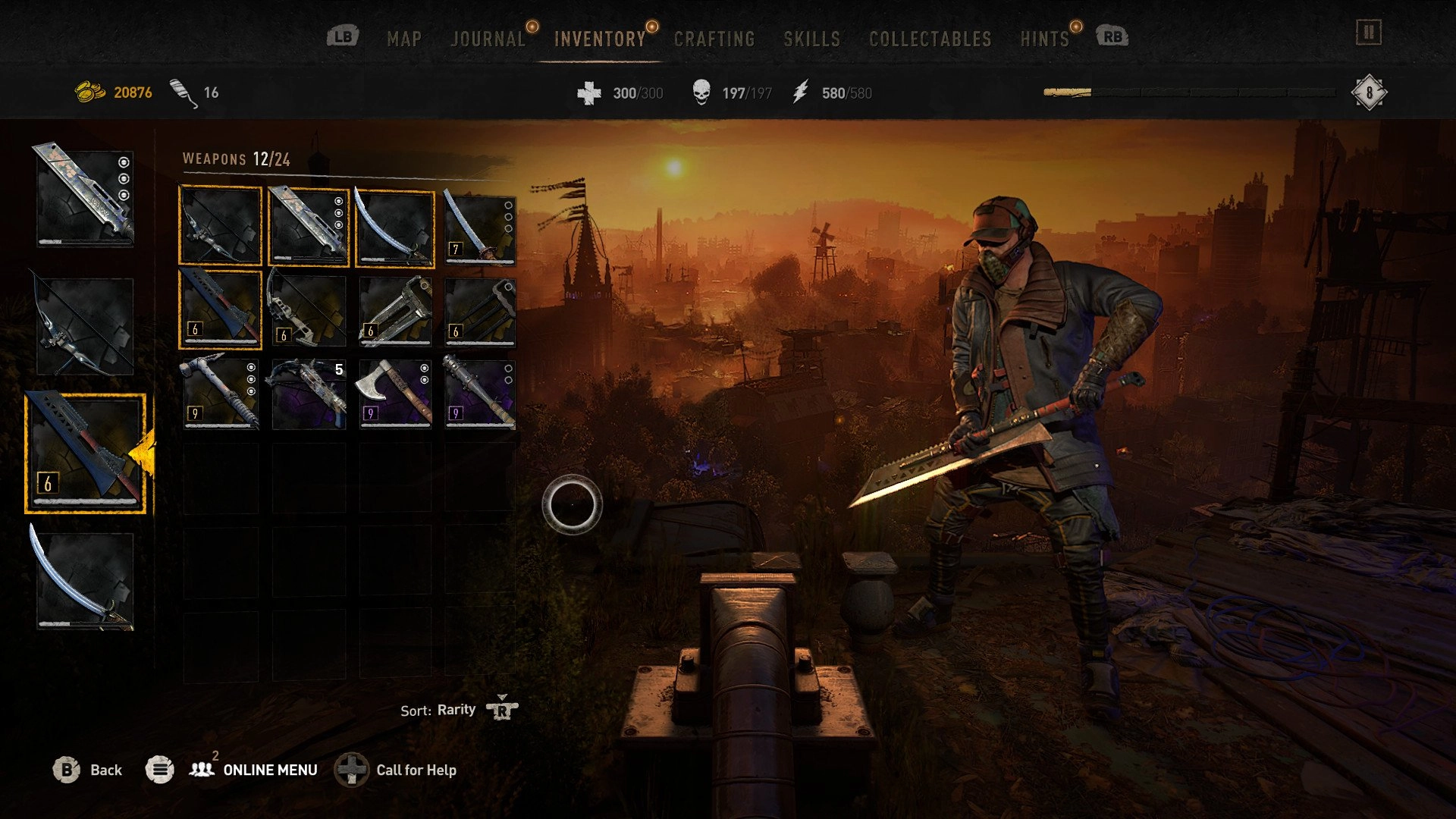Image resolution: width=1456 pixels, height=819 pixels.
Task: Show the Collectables tab
Action: coord(930,39)
